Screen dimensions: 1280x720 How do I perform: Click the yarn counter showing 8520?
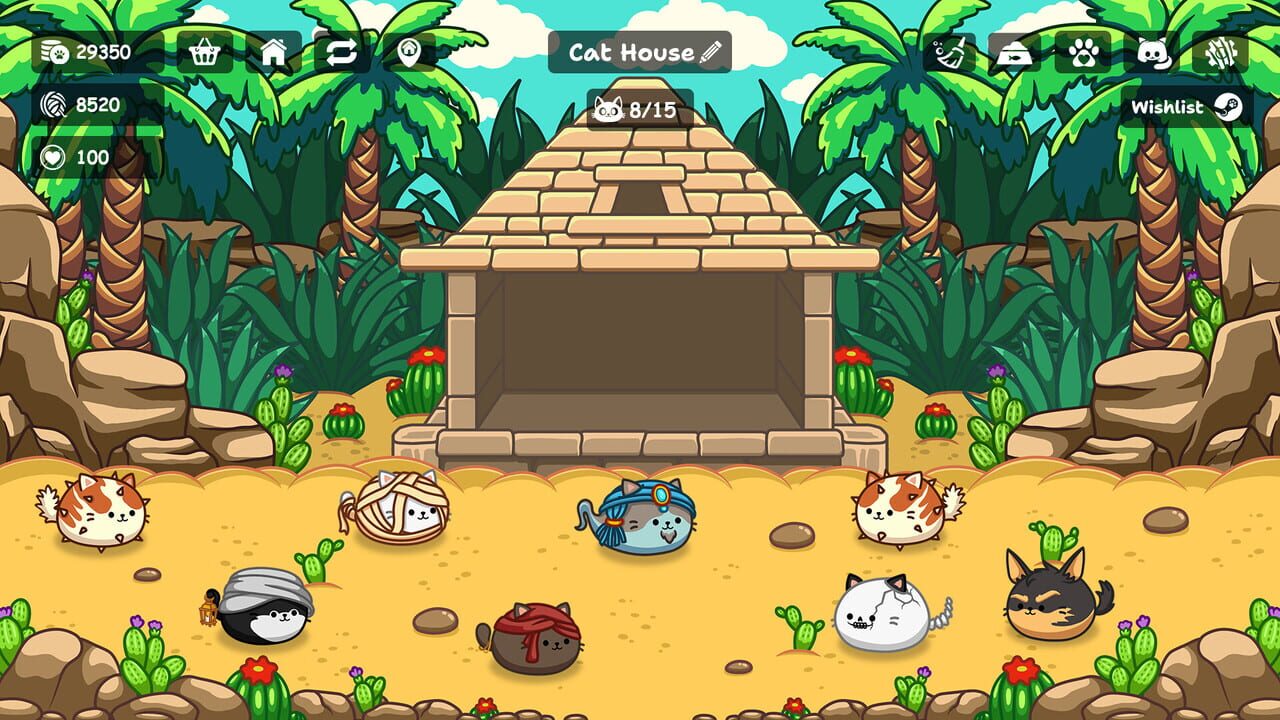point(80,103)
